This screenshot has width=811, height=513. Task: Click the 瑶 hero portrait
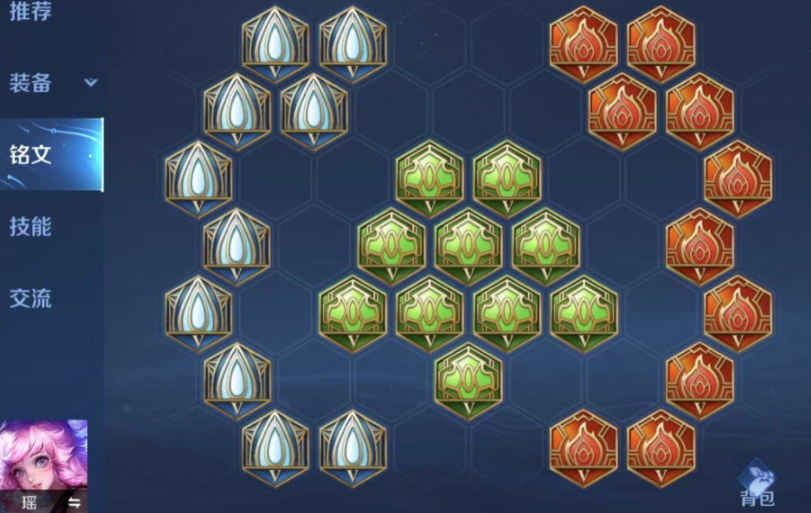(x=43, y=458)
